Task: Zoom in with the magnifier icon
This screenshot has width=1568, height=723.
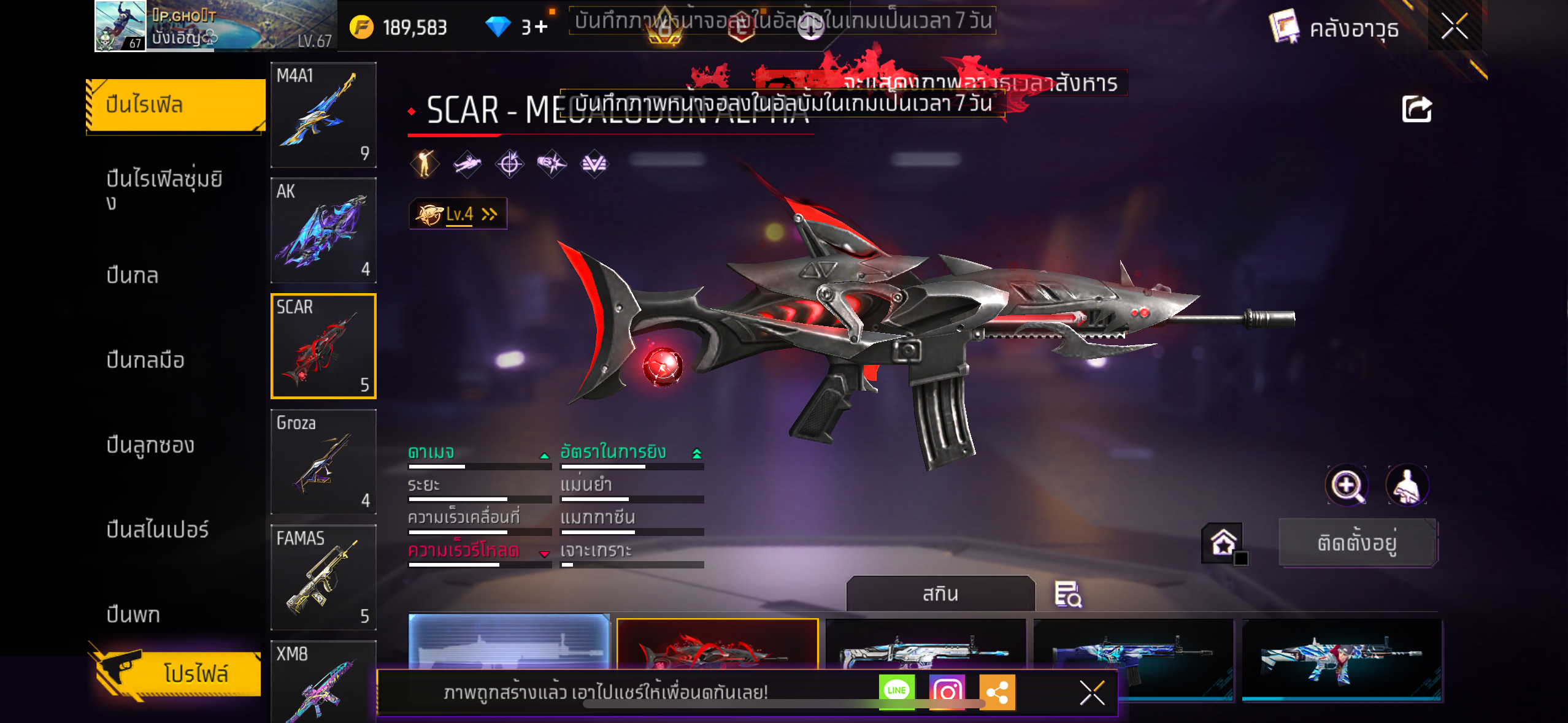Action: pyautogui.click(x=1347, y=485)
